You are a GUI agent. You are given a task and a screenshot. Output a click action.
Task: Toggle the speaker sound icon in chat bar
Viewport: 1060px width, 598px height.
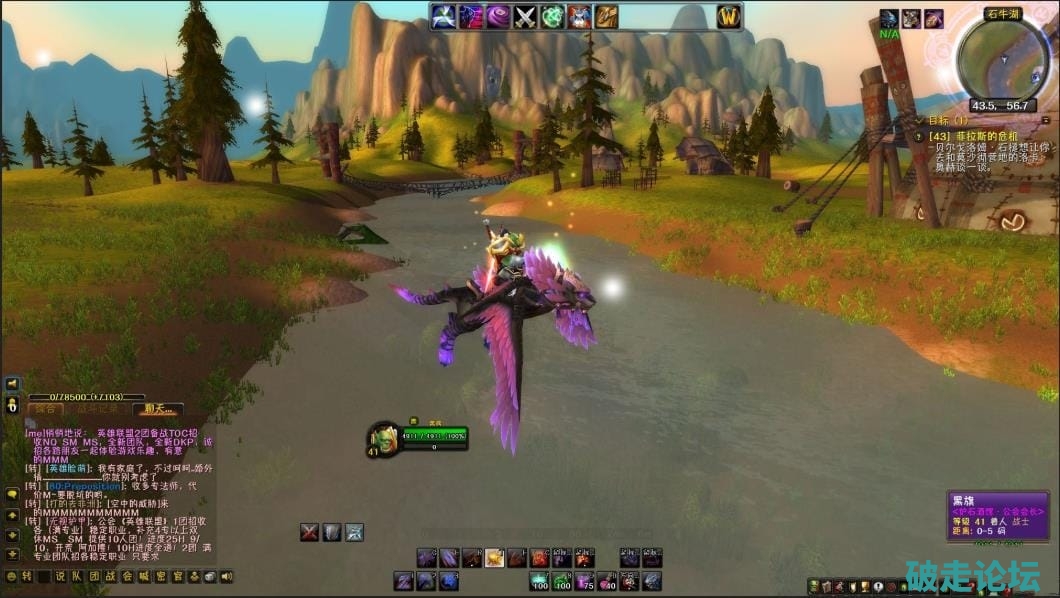[227, 576]
